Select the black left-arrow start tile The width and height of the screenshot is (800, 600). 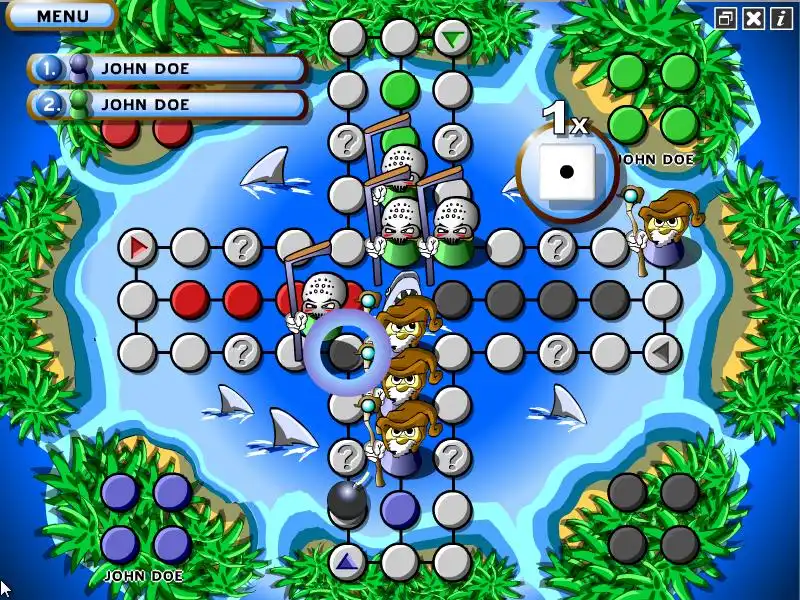pyautogui.click(x=660, y=351)
